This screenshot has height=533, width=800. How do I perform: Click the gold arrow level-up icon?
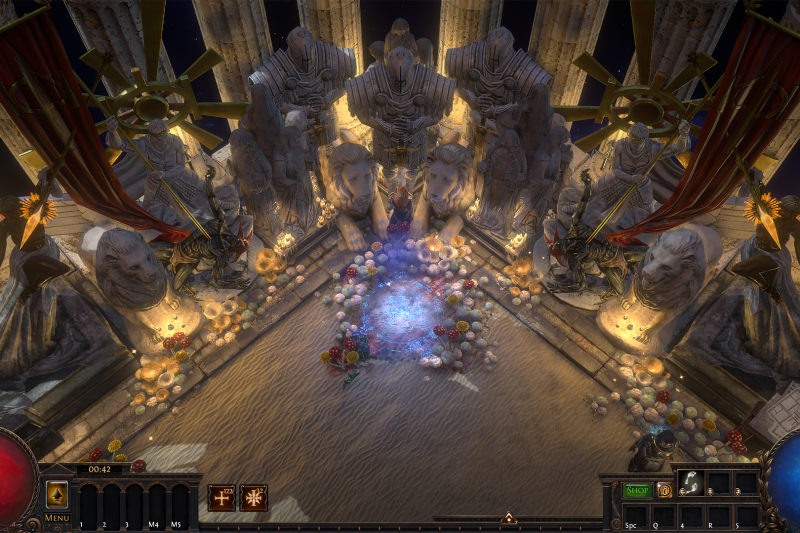click(x=57, y=494)
